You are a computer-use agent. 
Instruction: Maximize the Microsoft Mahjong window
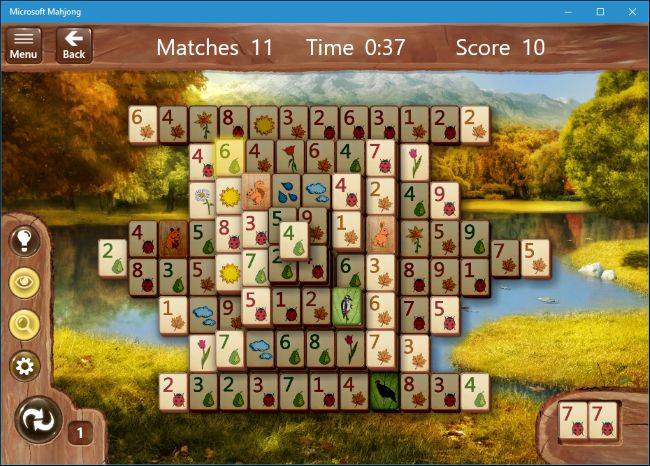600,11
